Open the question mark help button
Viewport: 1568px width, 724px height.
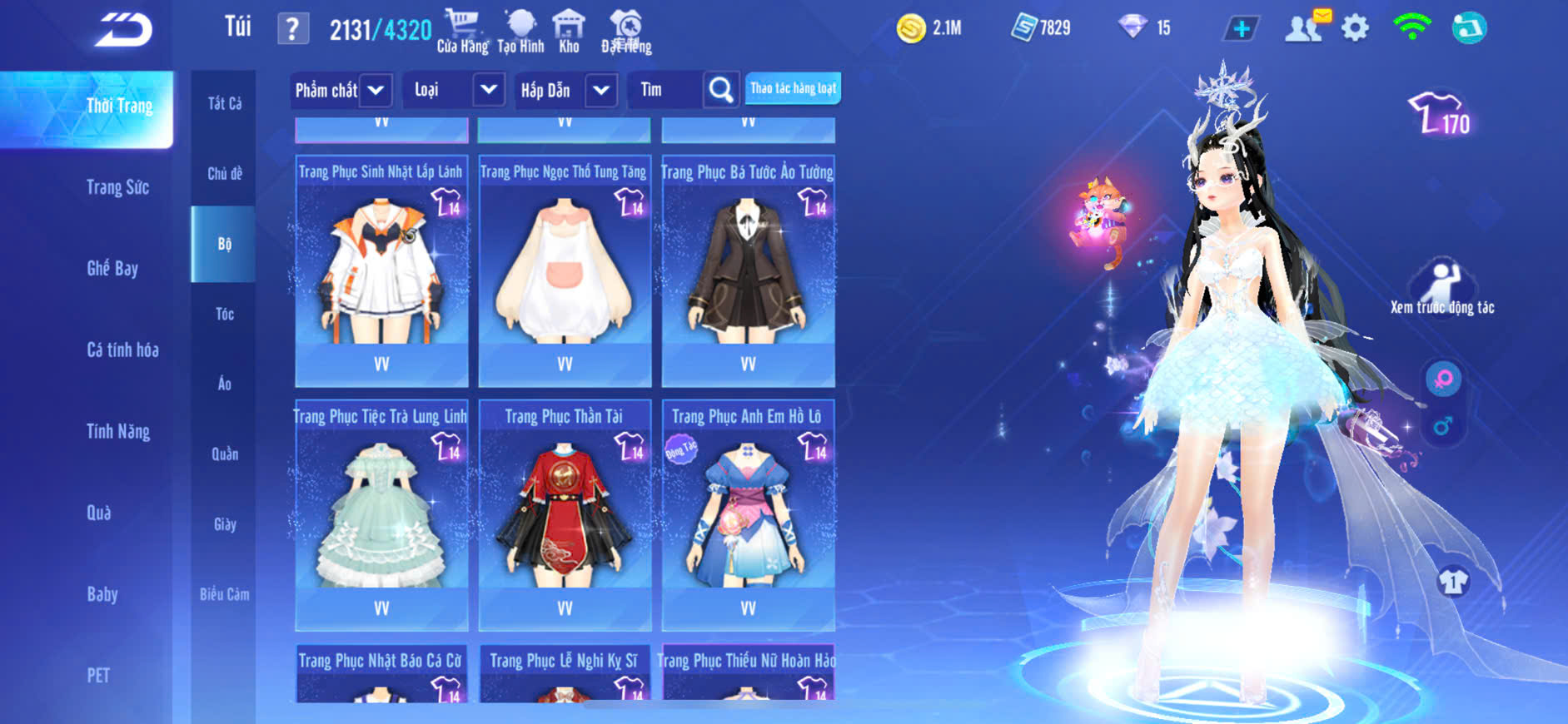point(292,30)
